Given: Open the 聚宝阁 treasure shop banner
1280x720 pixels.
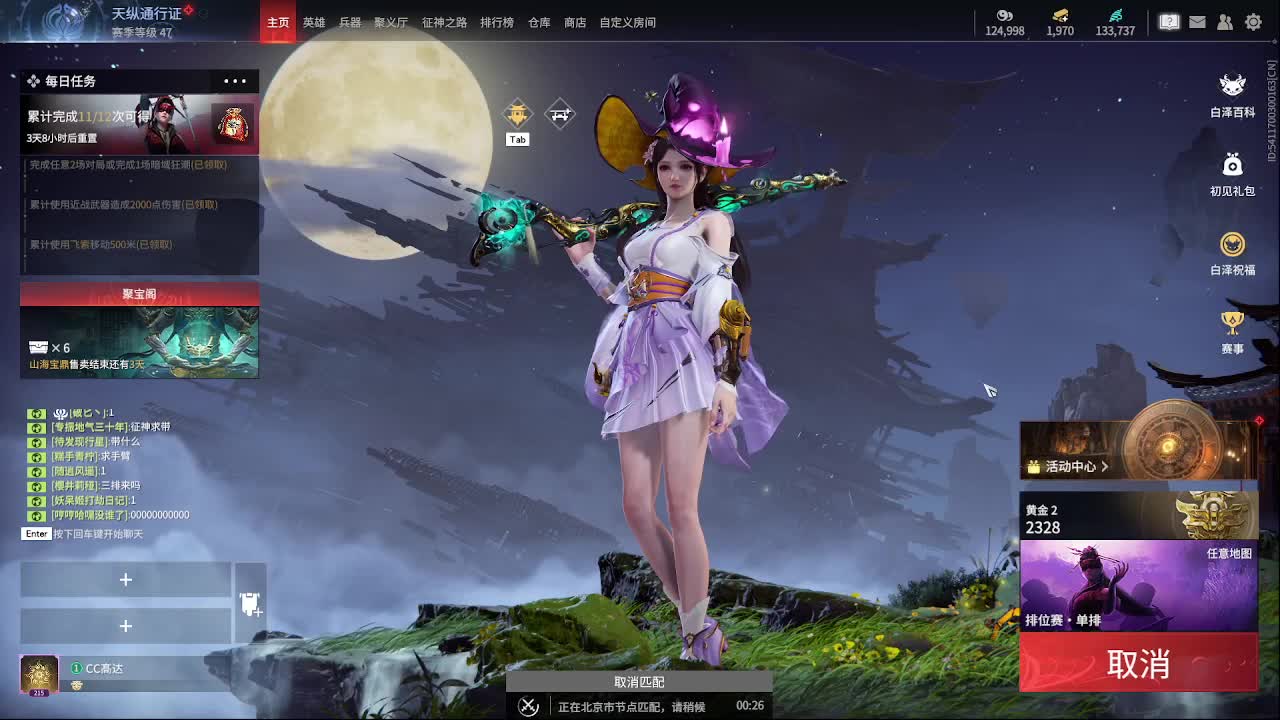Looking at the screenshot, I should pyautogui.click(x=139, y=294).
